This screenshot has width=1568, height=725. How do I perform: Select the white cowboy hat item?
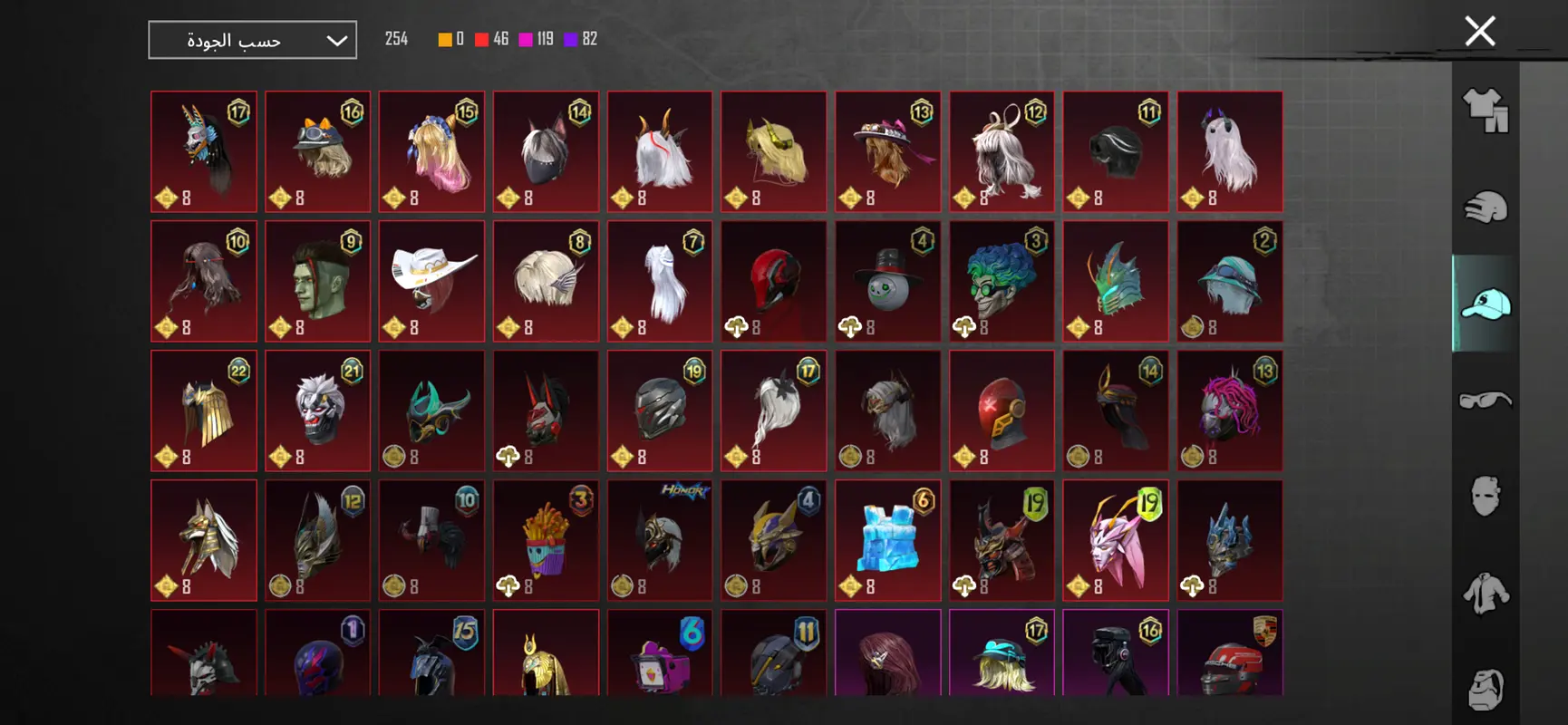(431, 281)
